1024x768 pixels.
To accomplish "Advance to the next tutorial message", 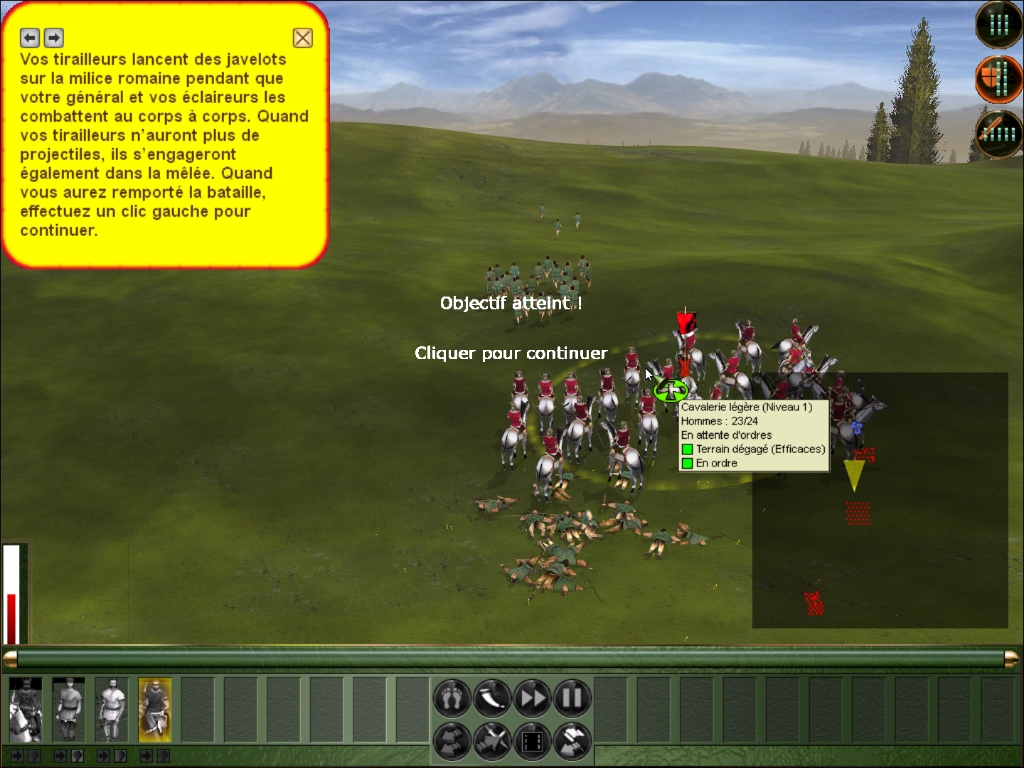I will click(x=54, y=37).
